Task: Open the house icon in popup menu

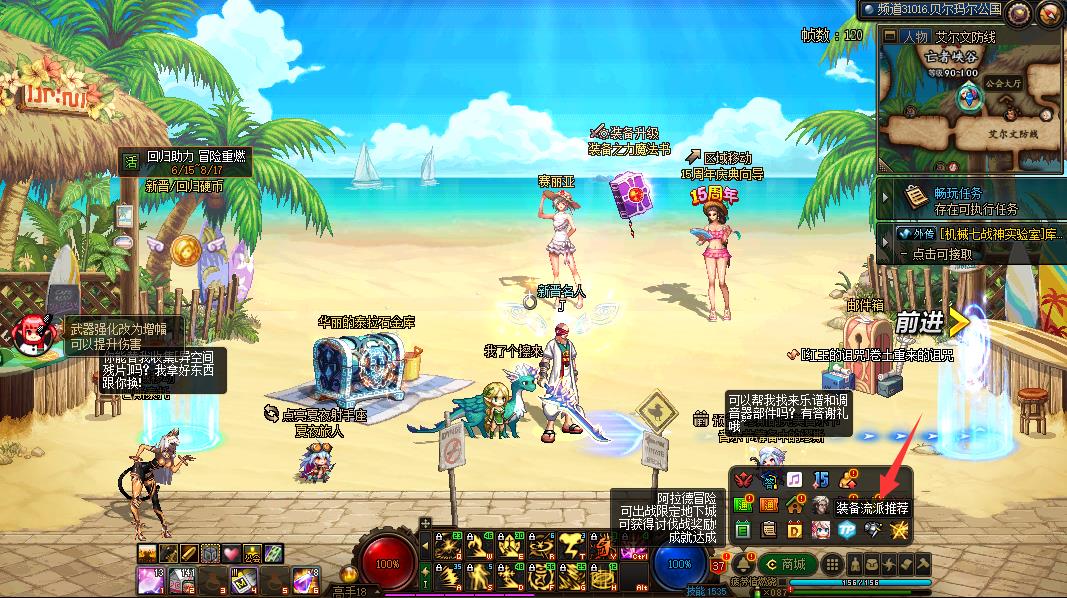Action: [x=794, y=505]
